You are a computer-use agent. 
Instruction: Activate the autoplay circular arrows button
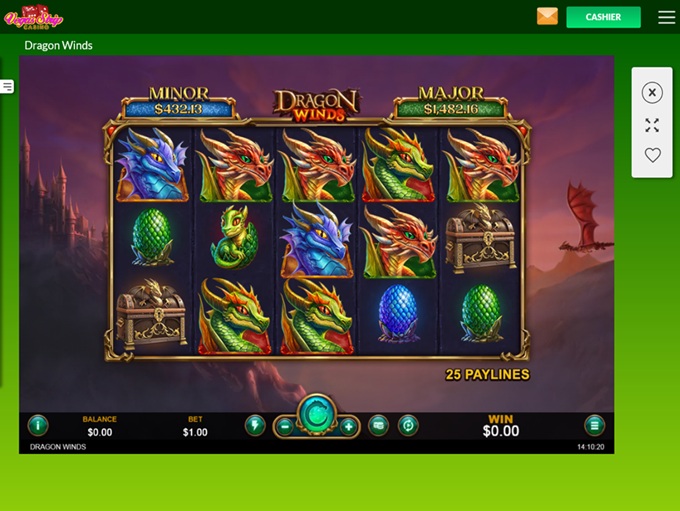407,425
